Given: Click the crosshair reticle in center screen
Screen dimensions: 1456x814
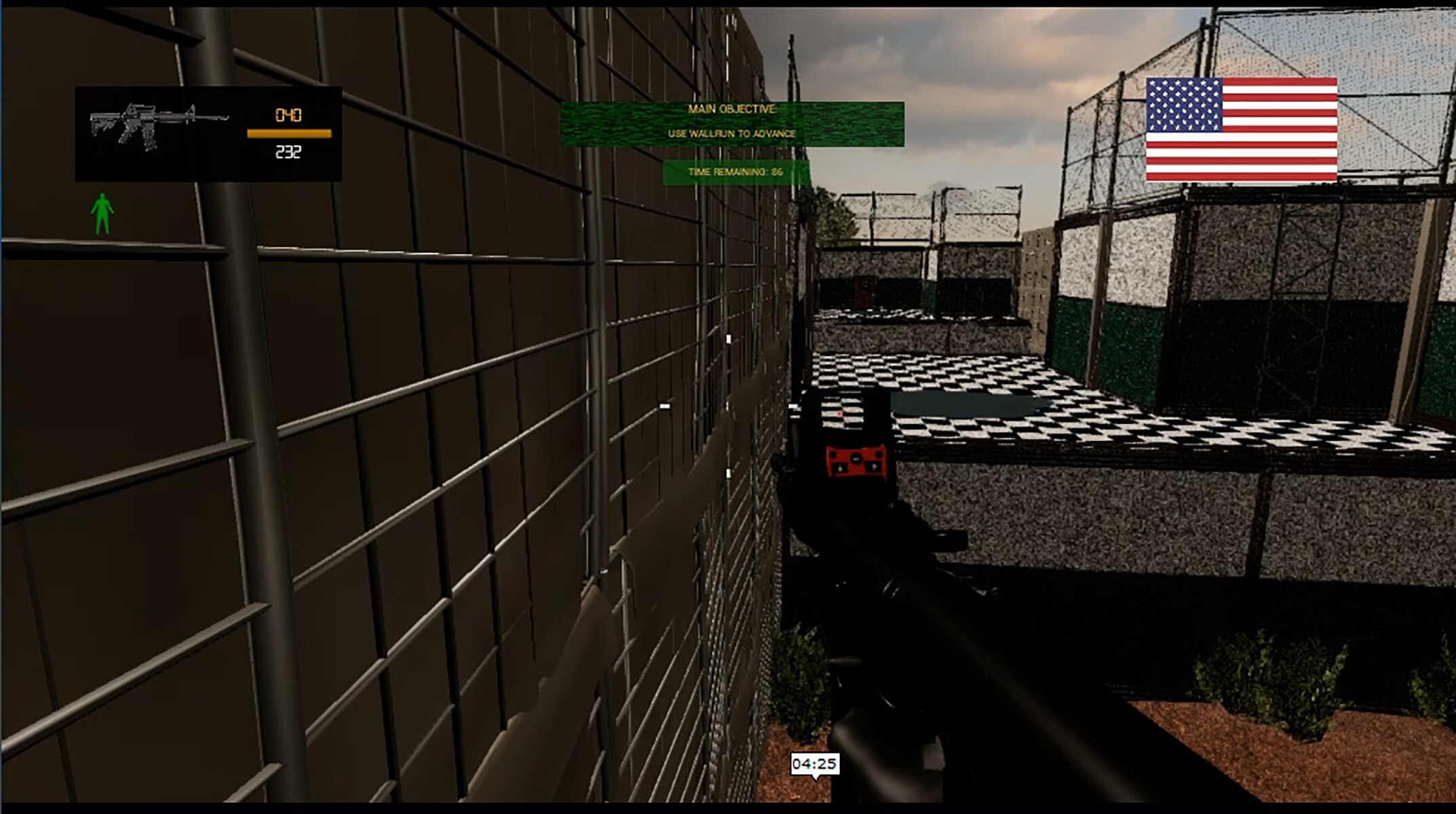Looking at the screenshot, I should [x=728, y=407].
